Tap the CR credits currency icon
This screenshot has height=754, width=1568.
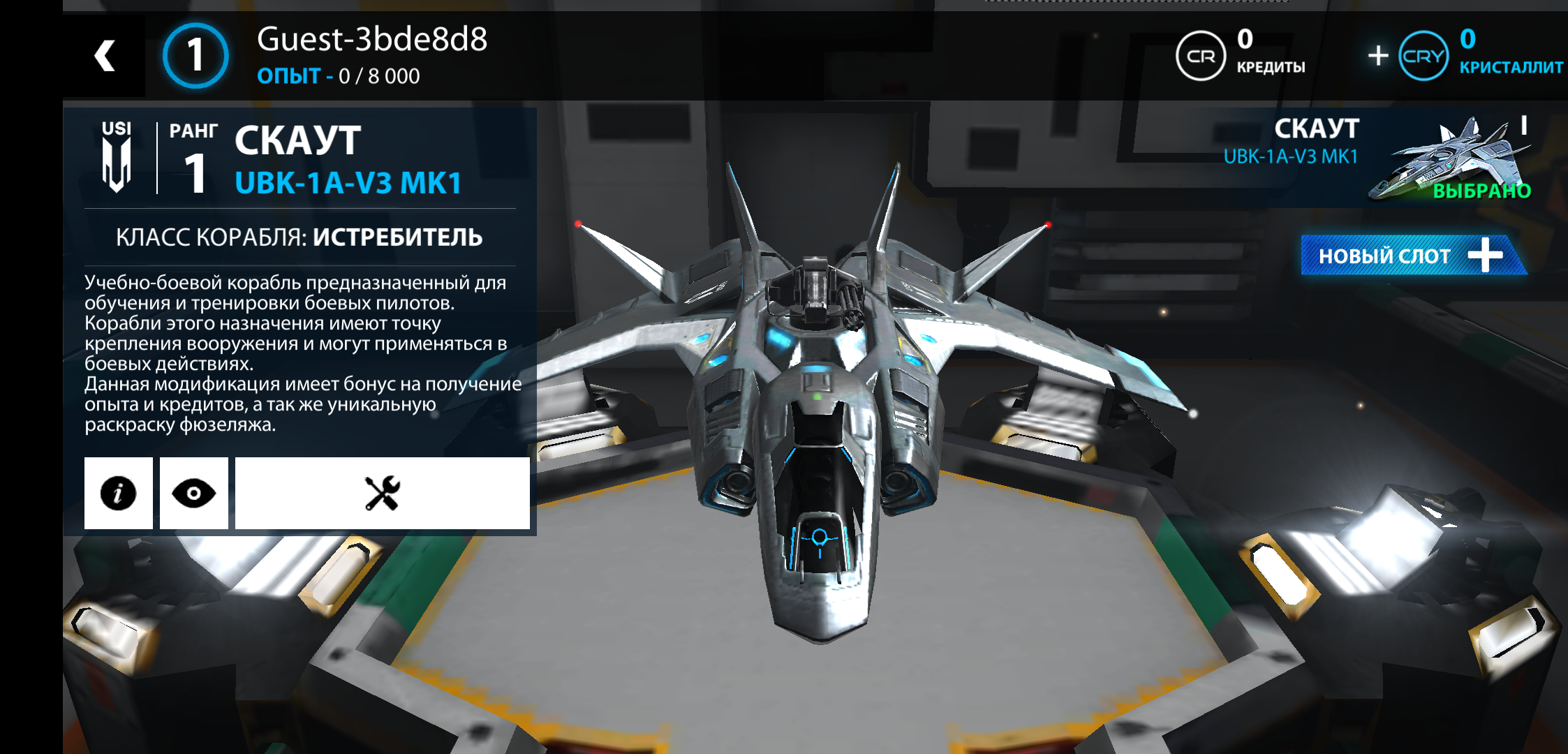(x=1201, y=56)
